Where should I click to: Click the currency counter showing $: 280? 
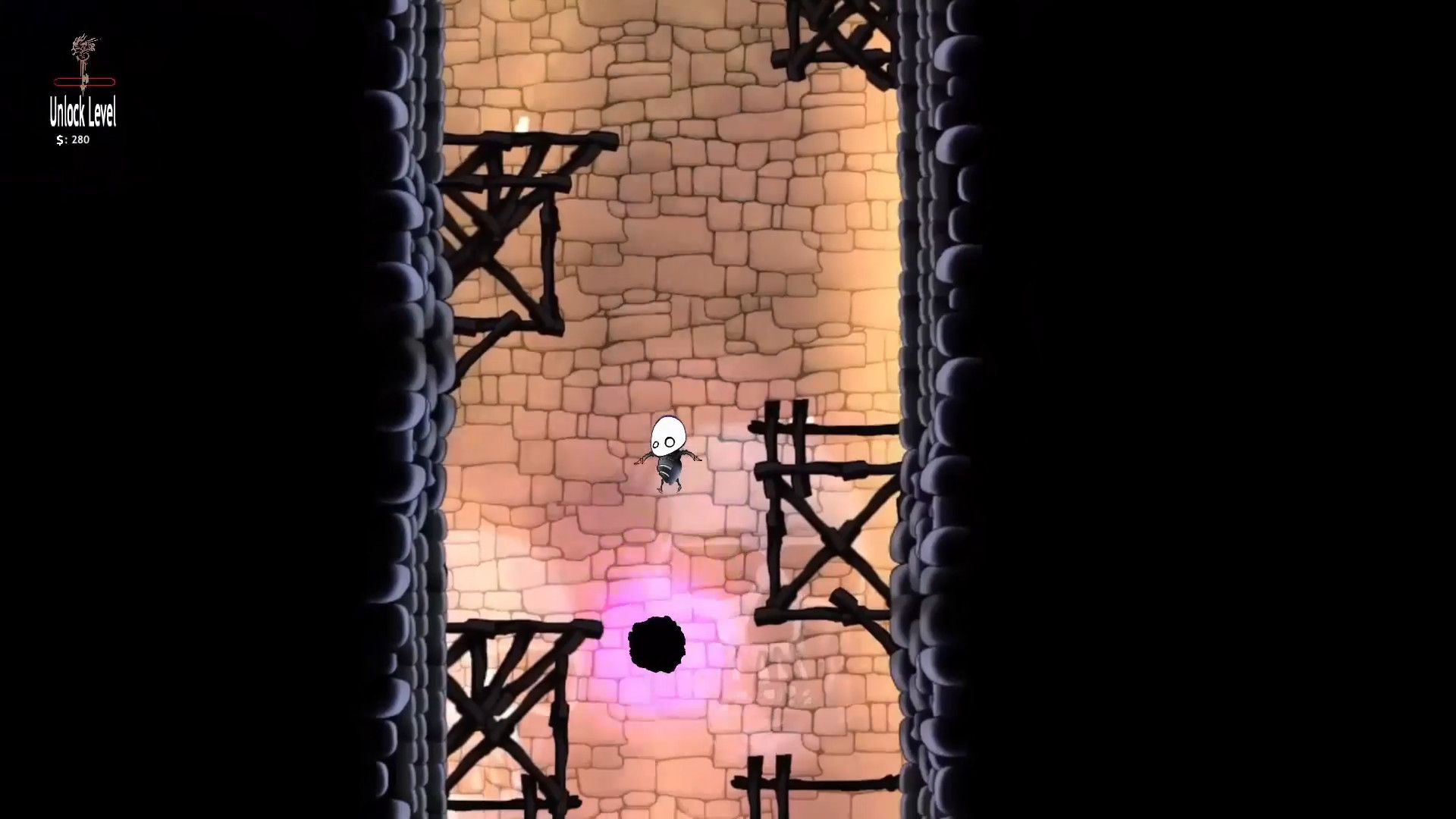(72, 140)
